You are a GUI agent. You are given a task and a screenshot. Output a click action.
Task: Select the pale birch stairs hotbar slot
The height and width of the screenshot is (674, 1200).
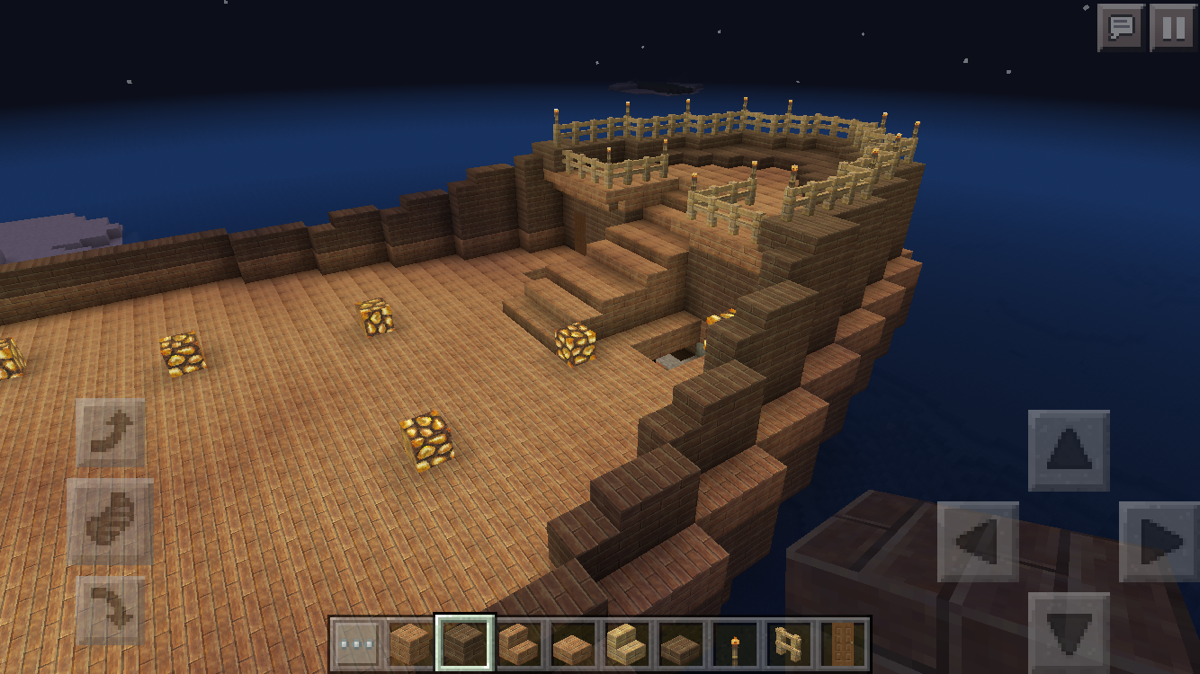[x=627, y=644]
